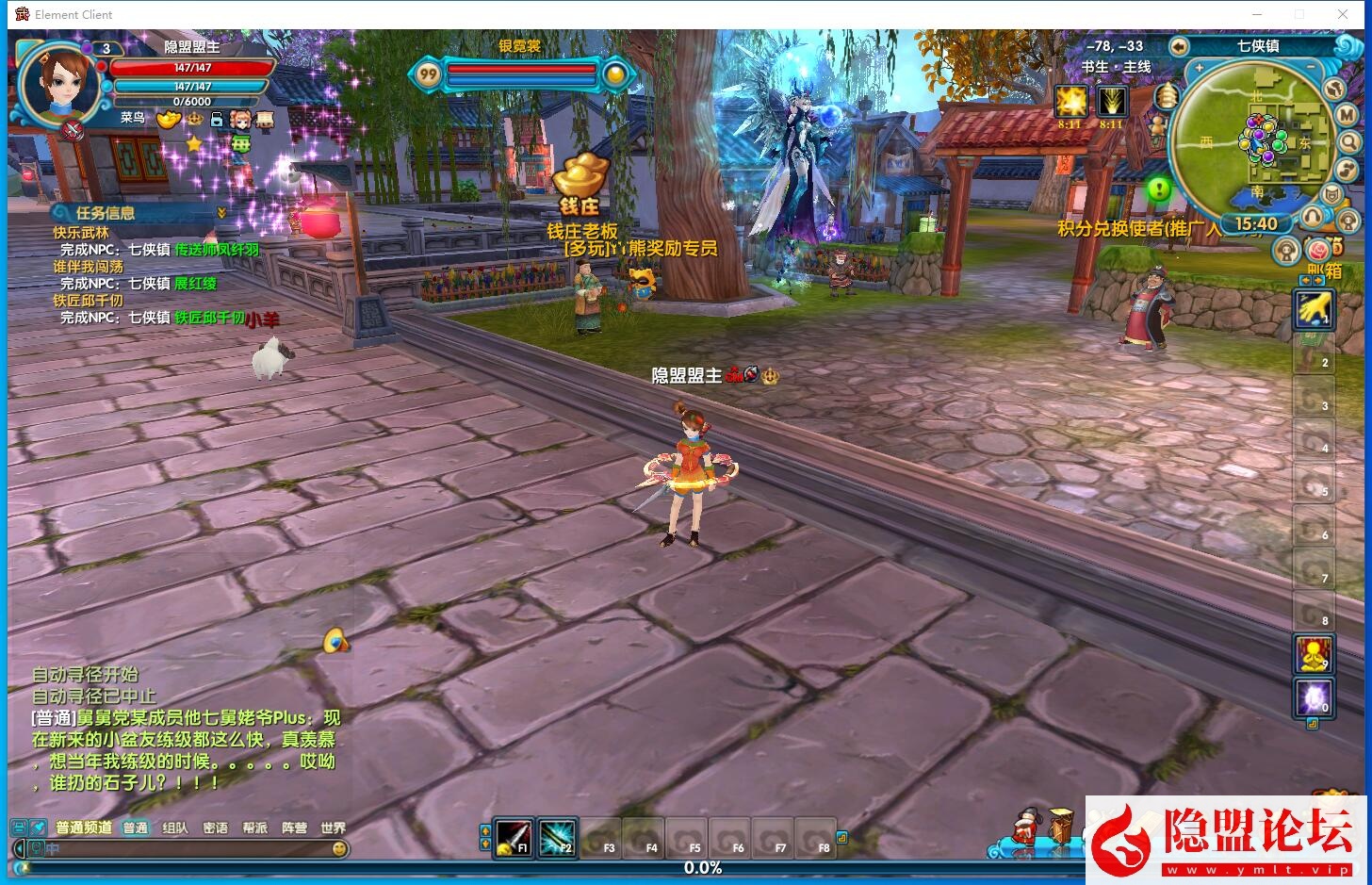Image resolution: width=1372 pixels, height=885 pixels.
Task: Click the magnifying glass search button by minimap
Action: pyautogui.click(x=1349, y=142)
